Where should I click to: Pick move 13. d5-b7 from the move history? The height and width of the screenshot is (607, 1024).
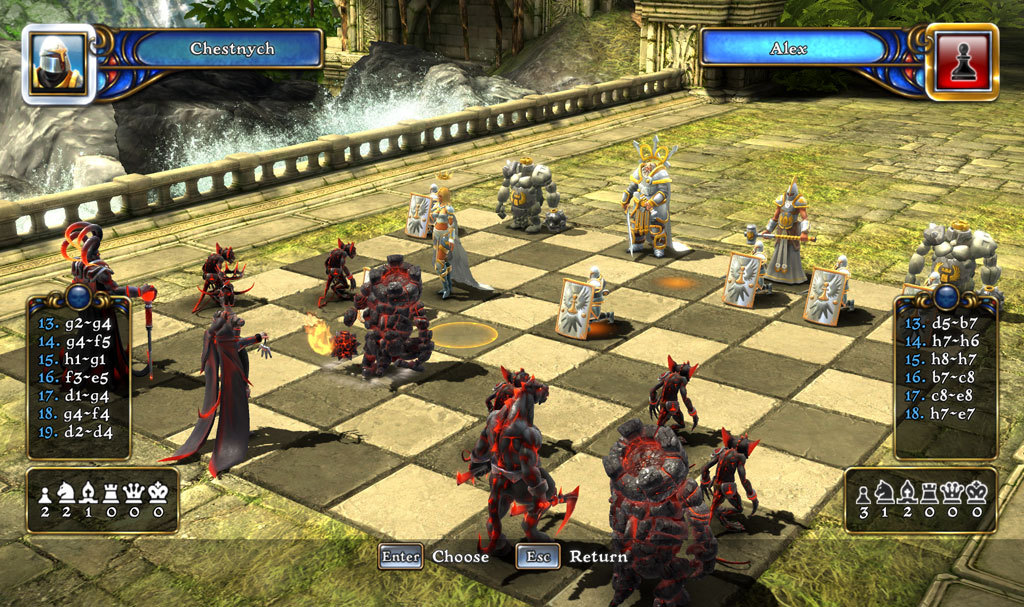pyautogui.click(x=943, y=323)
